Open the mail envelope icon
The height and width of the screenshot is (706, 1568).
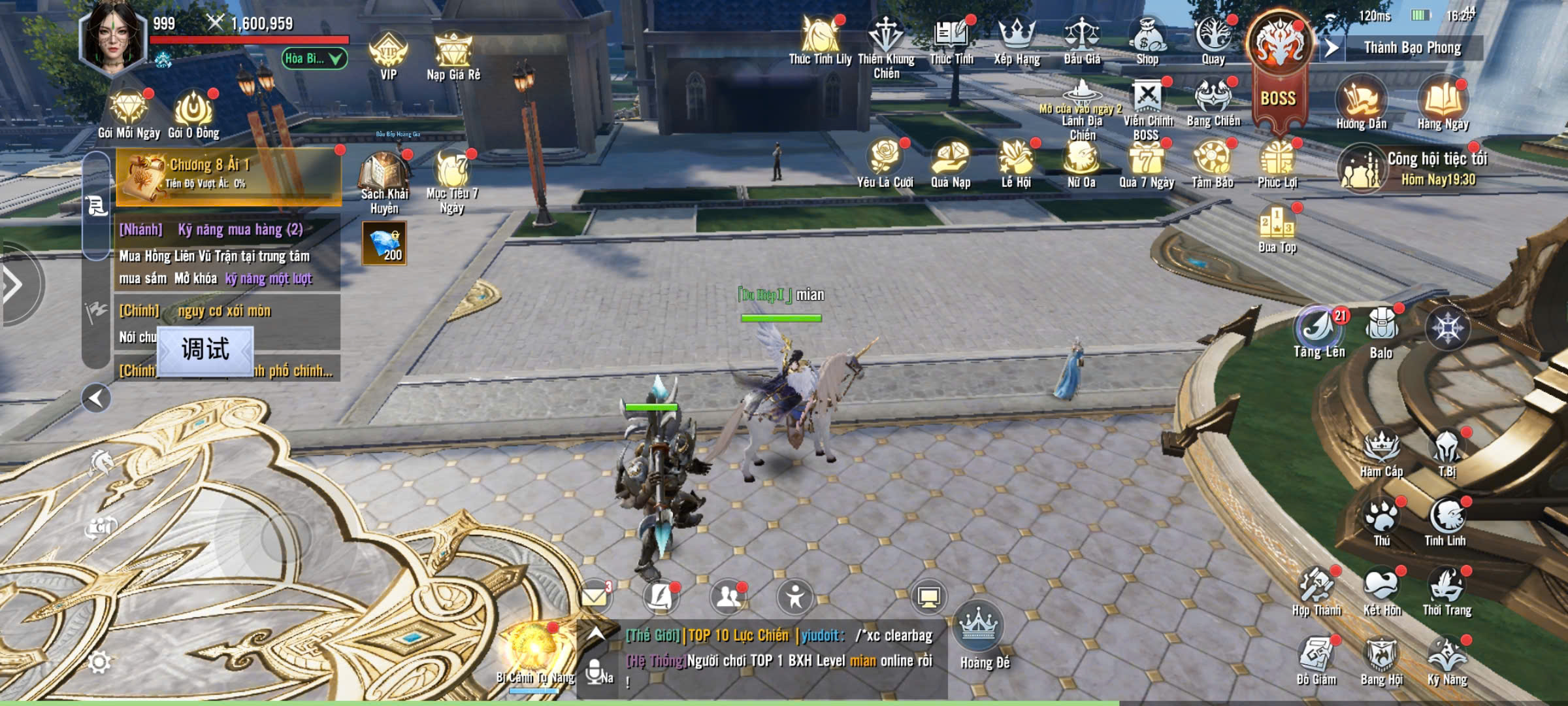coord(595,596)
